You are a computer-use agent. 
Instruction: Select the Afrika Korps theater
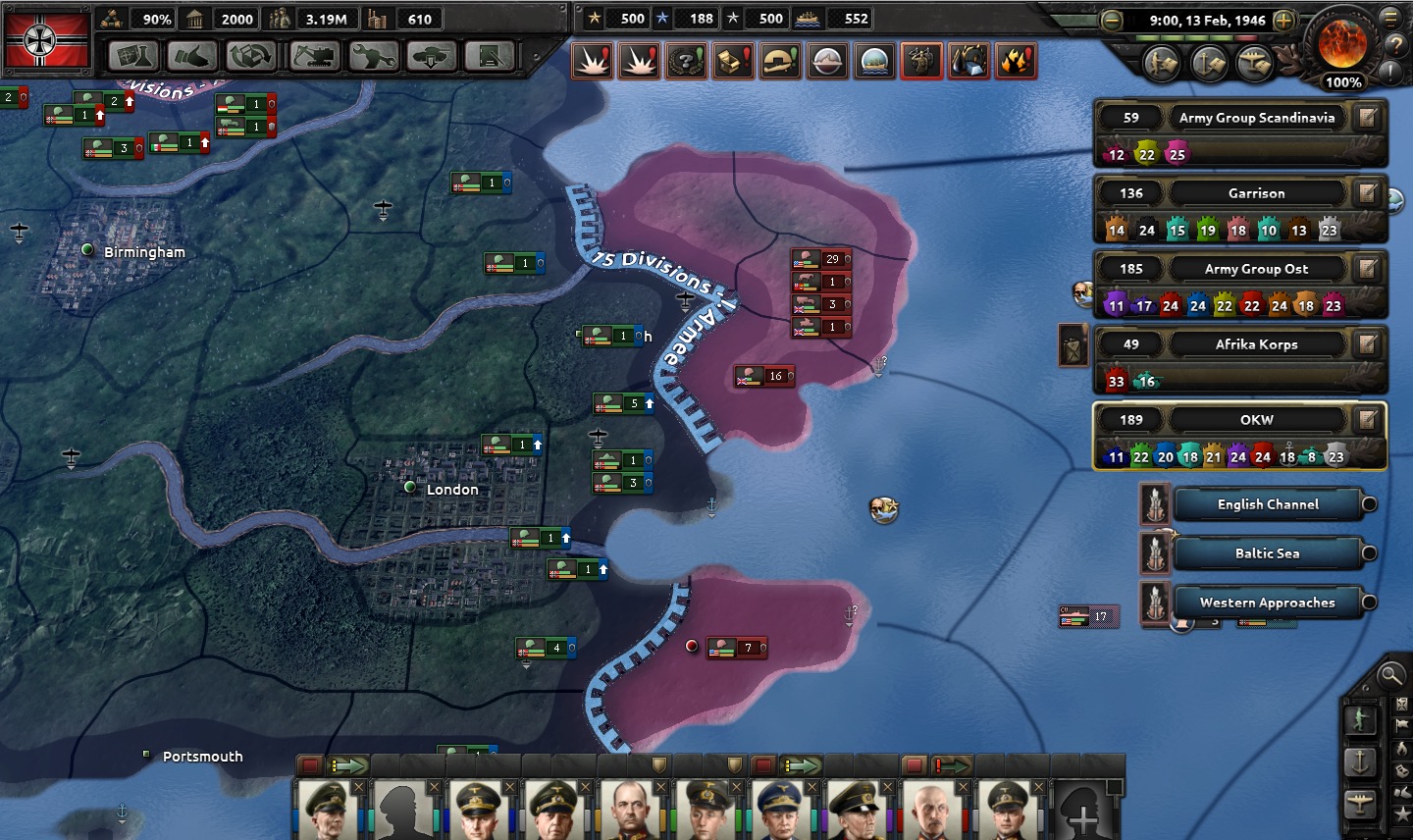tap(1256, 344)
